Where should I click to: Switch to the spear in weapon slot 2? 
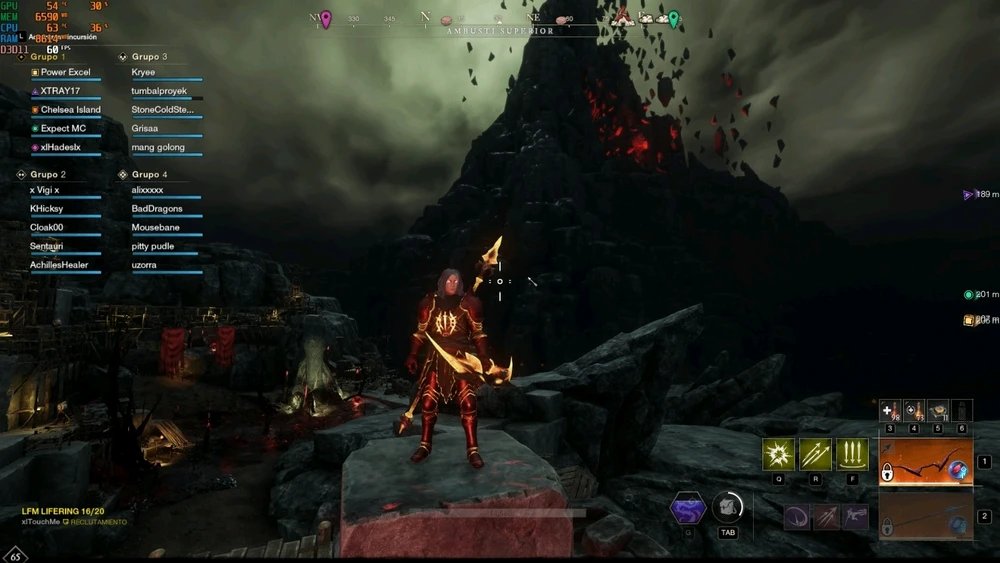[924, 516]
